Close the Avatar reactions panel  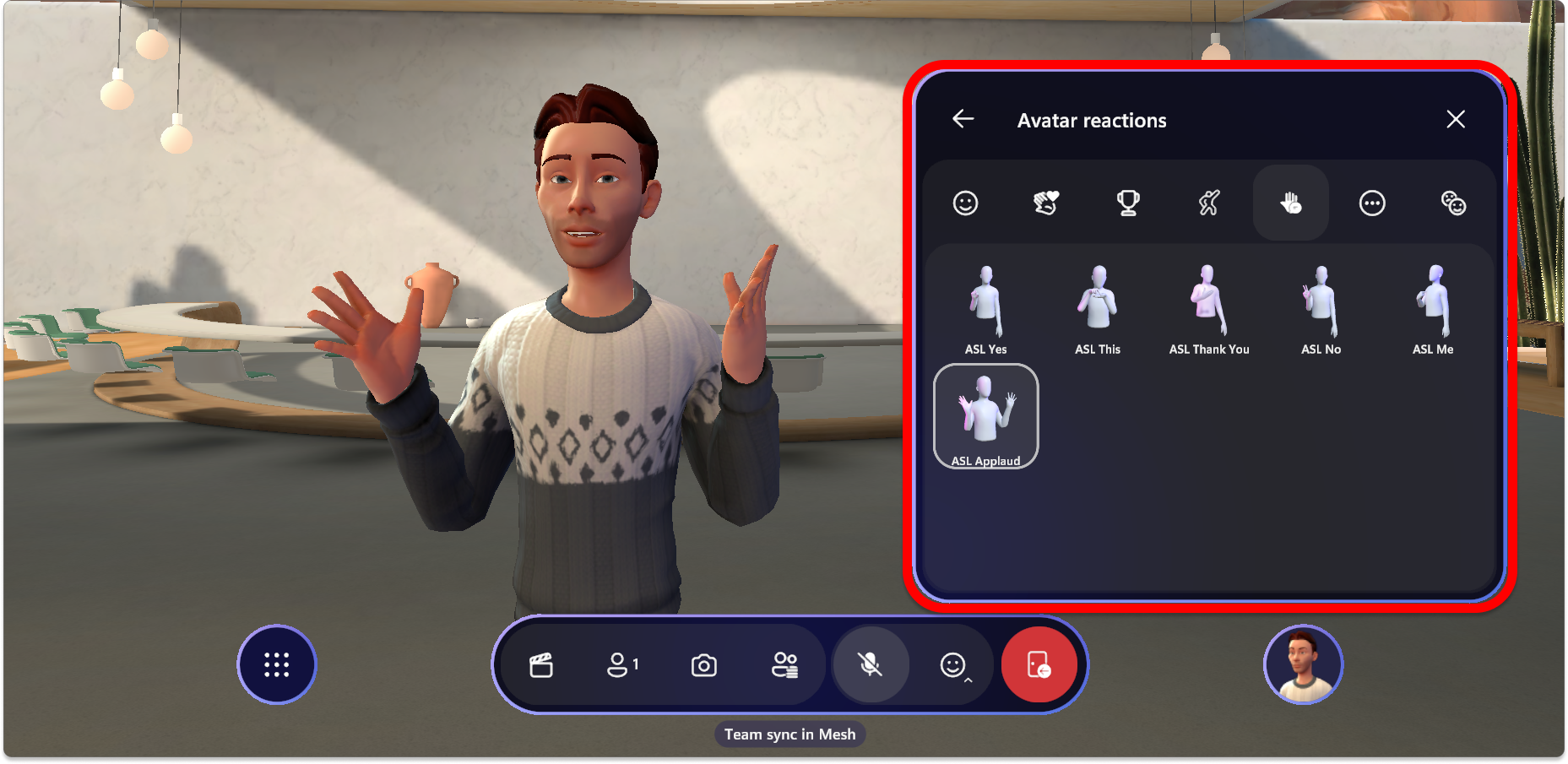pos(1455,120)
